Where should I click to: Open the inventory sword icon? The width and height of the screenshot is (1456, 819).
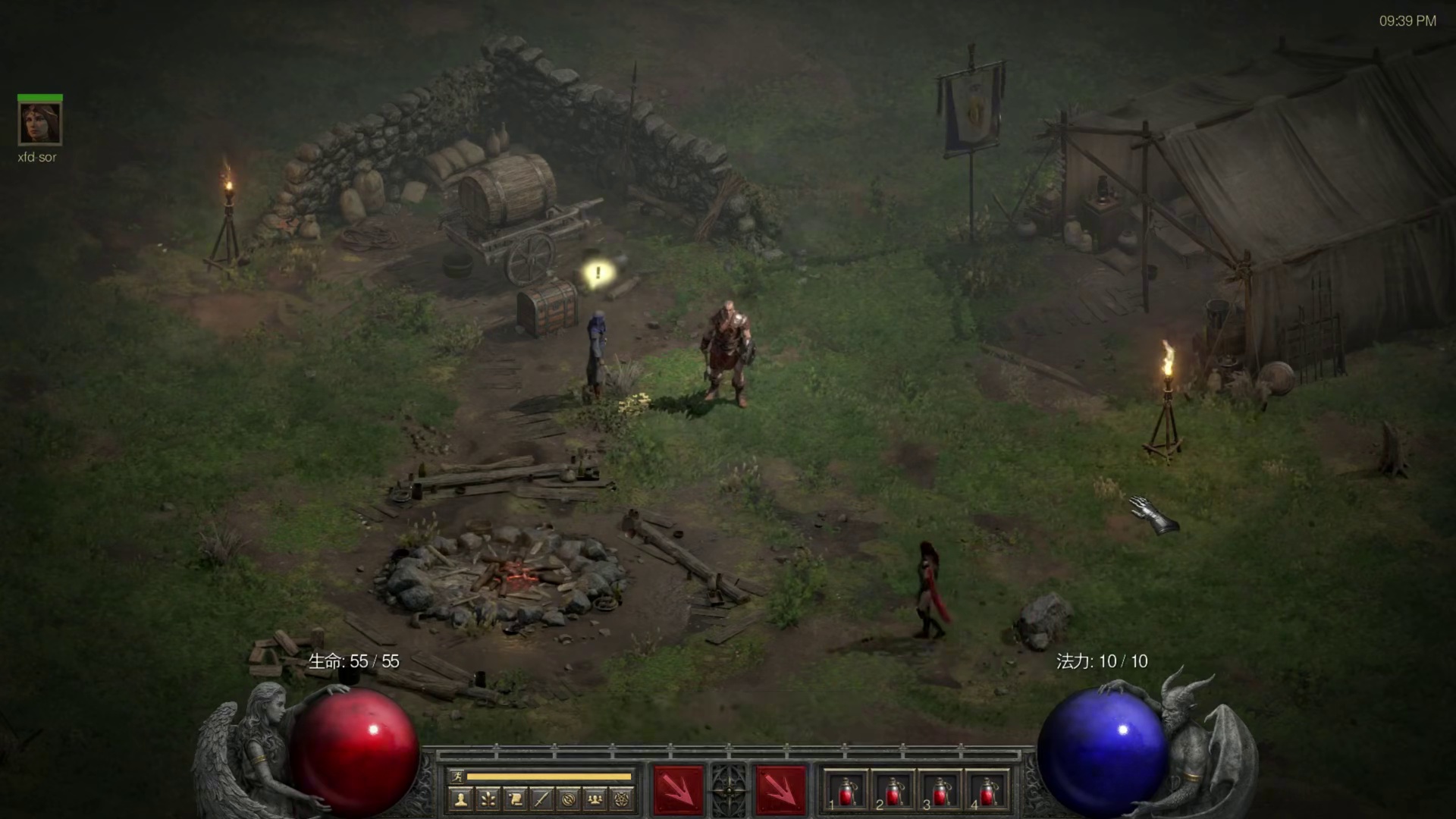(x=541, y=799)
